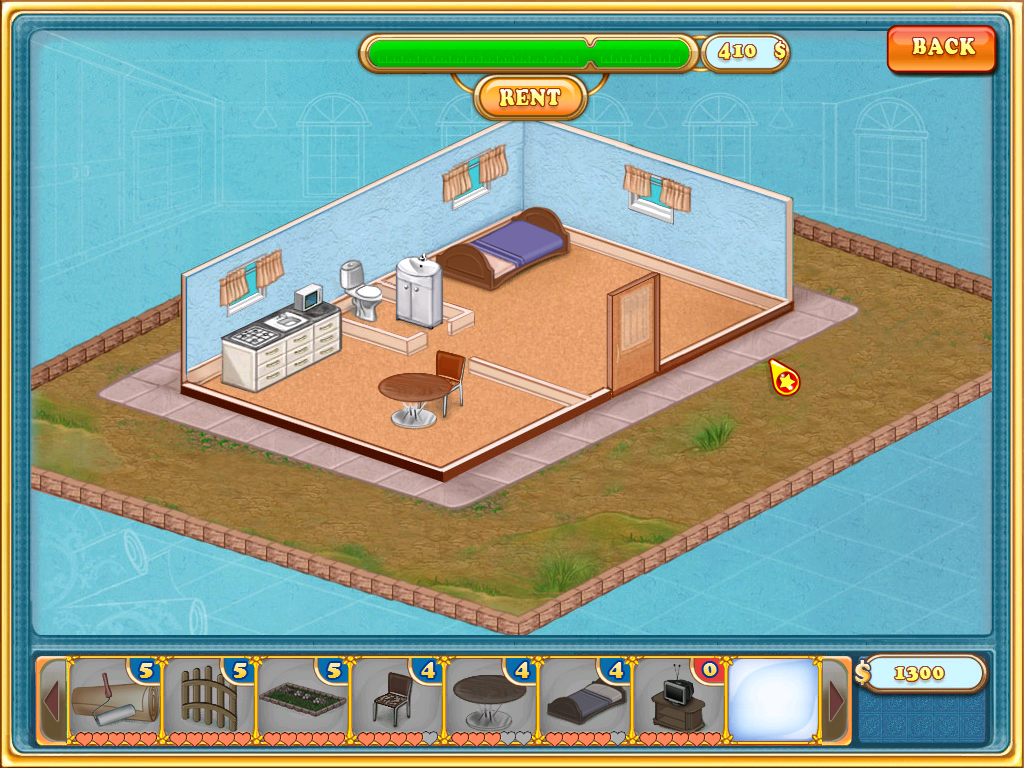Click the orange BACK button
This screenshot has width=1024, height=768.
tap(941, 48)
